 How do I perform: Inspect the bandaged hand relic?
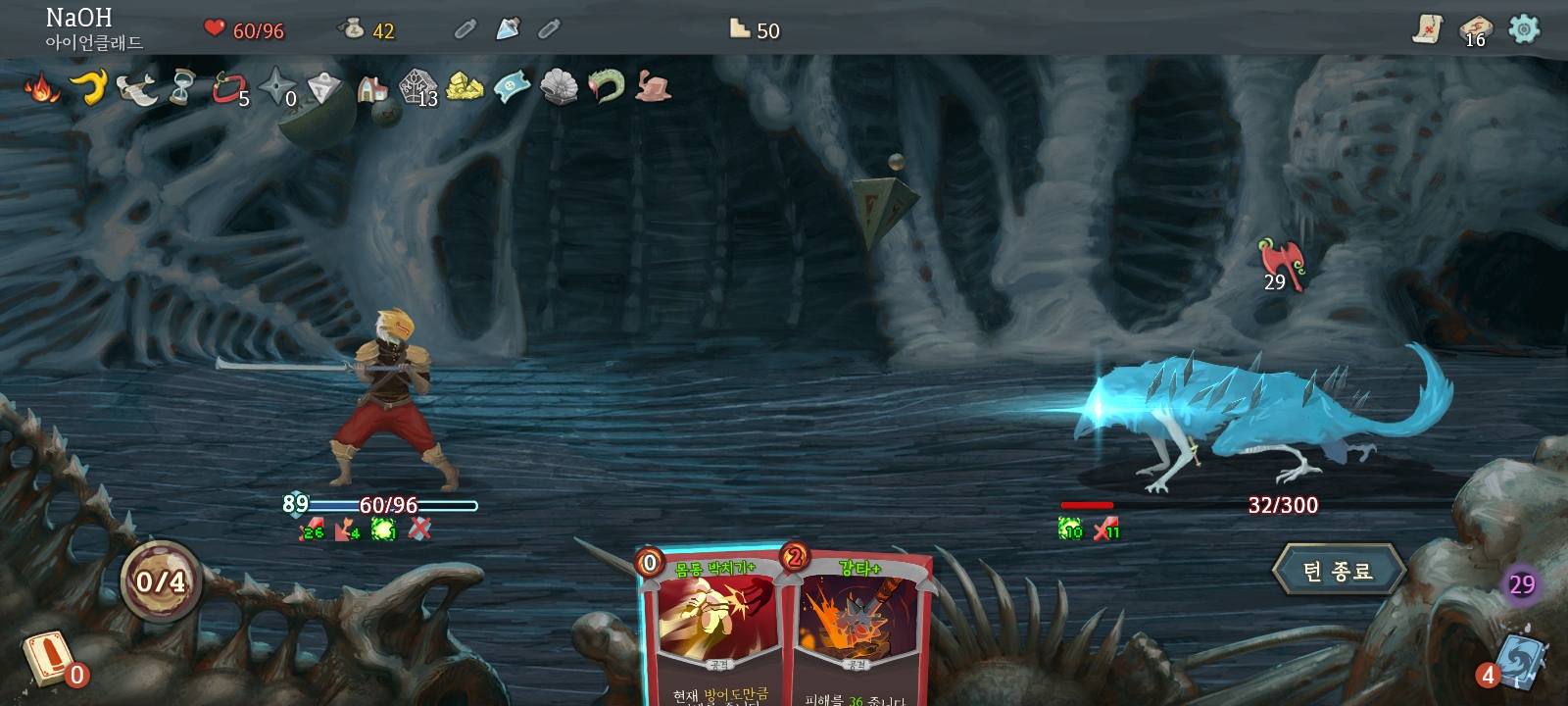[653, 86]
